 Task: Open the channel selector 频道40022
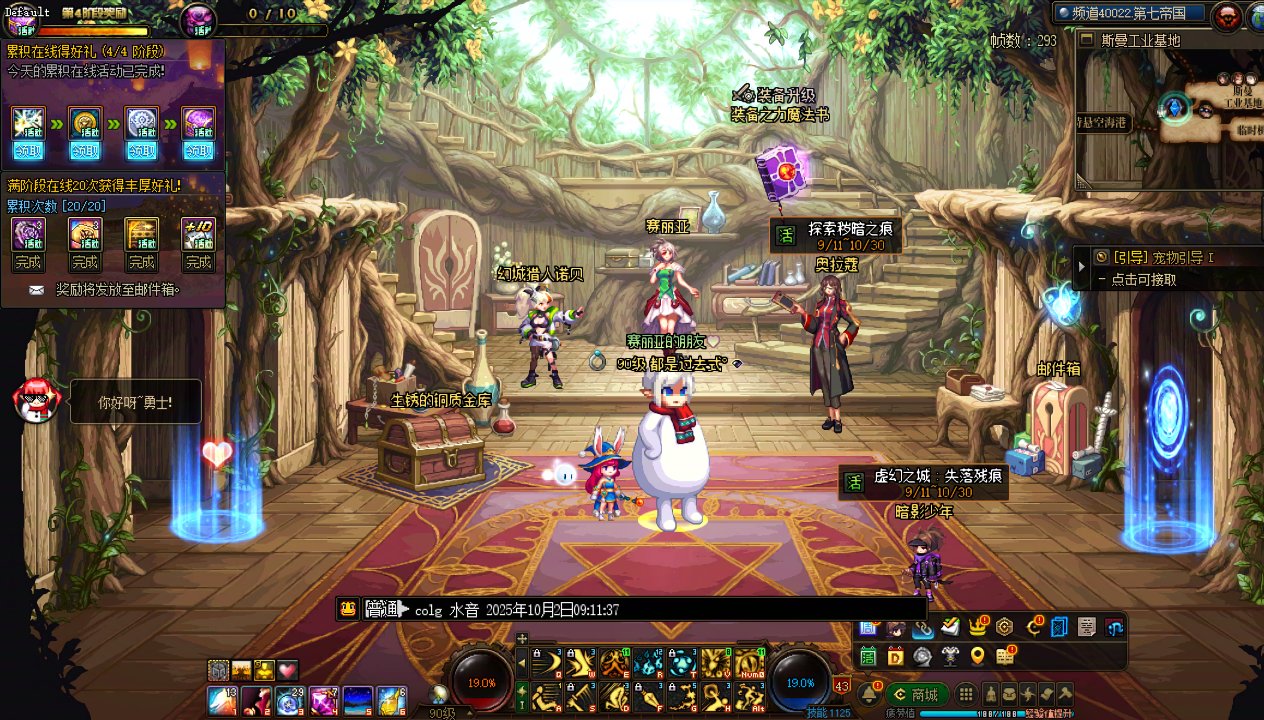1128,13
